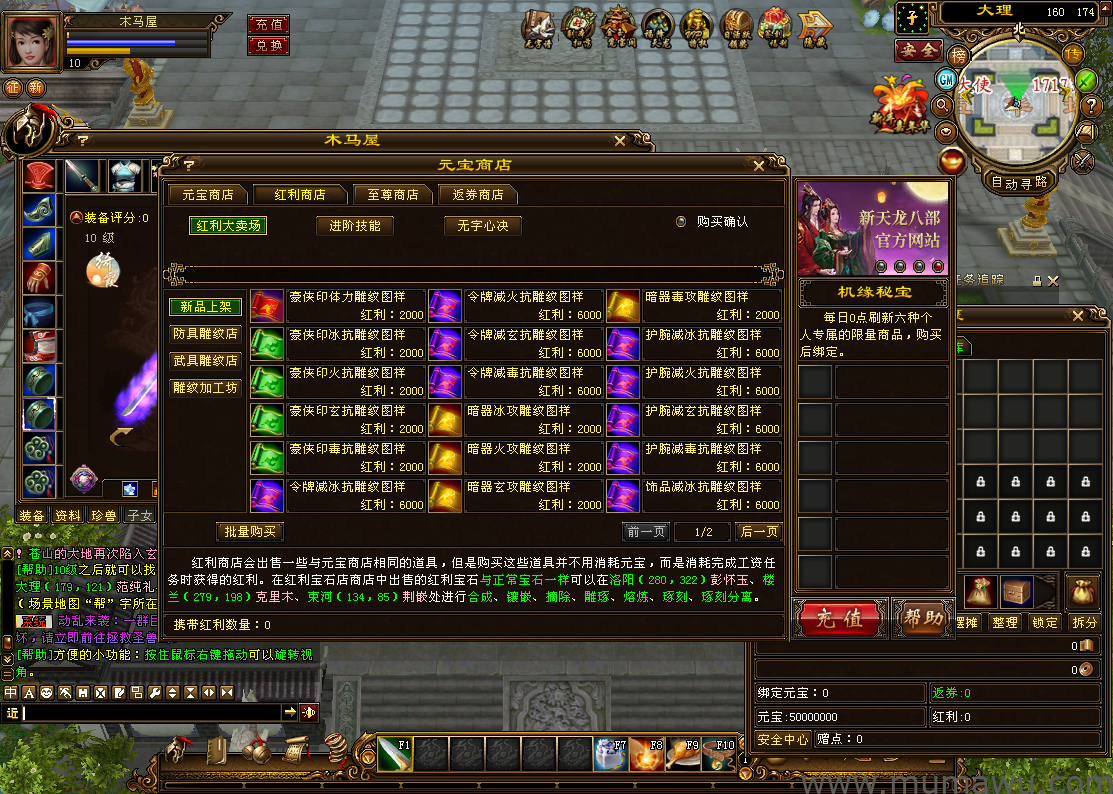The height and width of the screenshot is (794, 1113).
Task: Close the 元宝商店 shop window
Action: pyautogui.click(x=759, y=166)
